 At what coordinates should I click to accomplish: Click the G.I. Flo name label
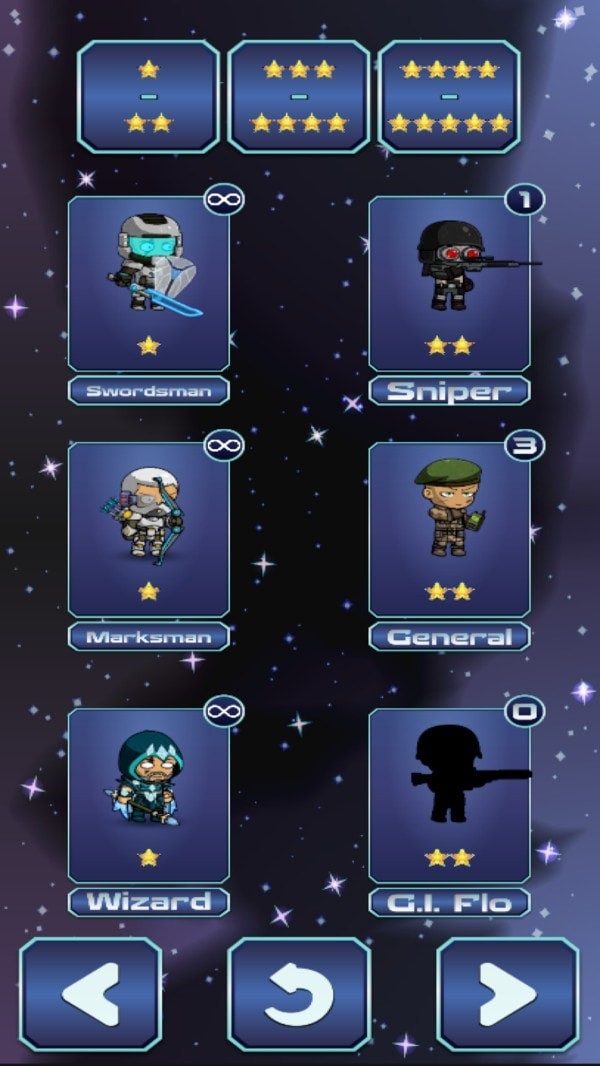point(449,902)
